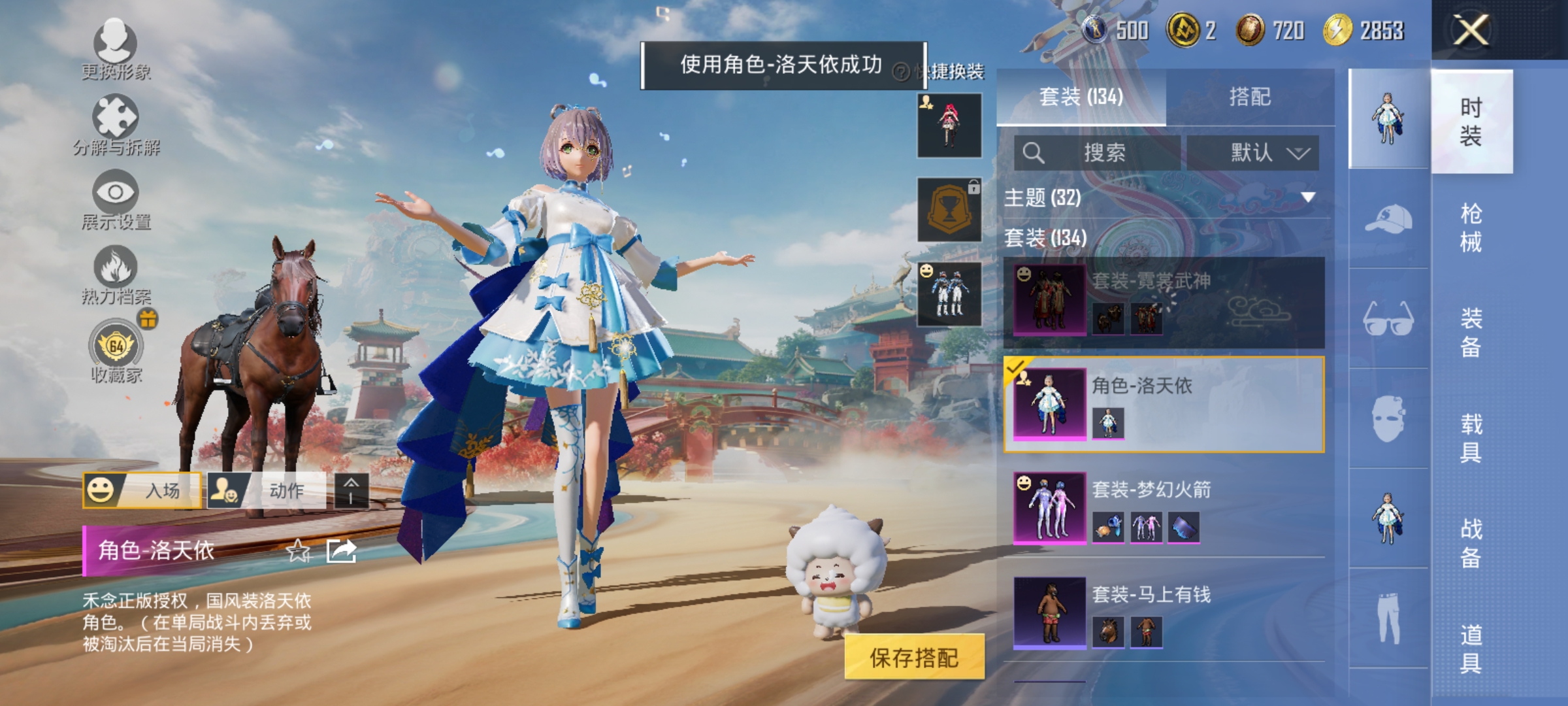Switch to the 动作 tab

pyautogui.click(x=273, y=491)
